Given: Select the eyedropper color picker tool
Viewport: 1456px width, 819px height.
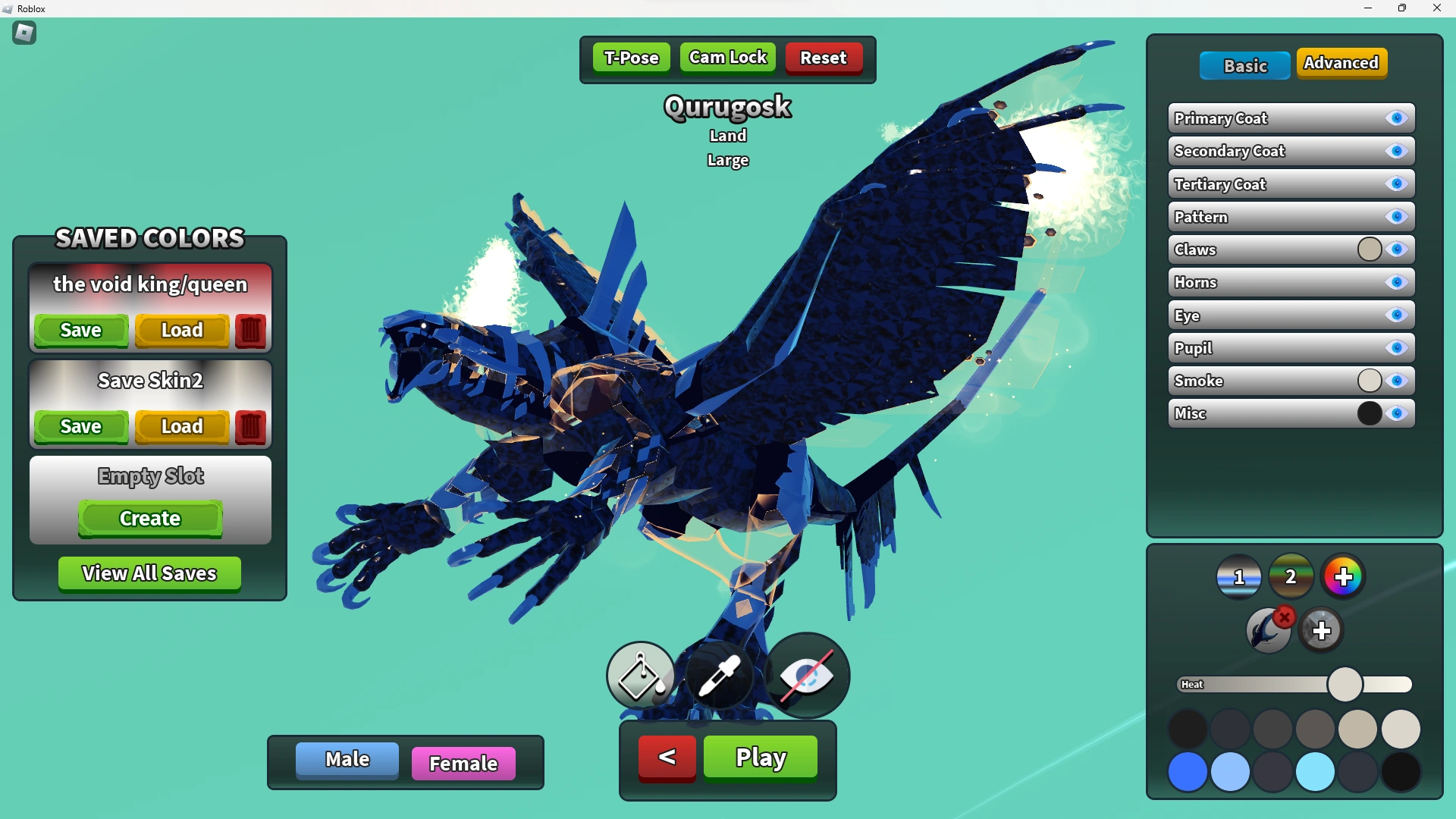Looking at the screenshot, I should click(x=722, y=675).
